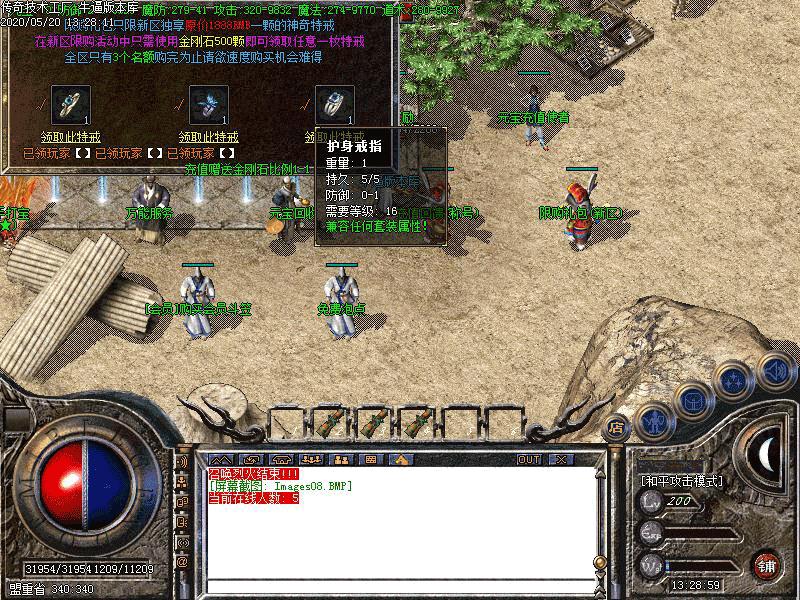Type in the chat input field
Image resolution: width=800 pixels, height=600 pixels.
pos(400,586)
